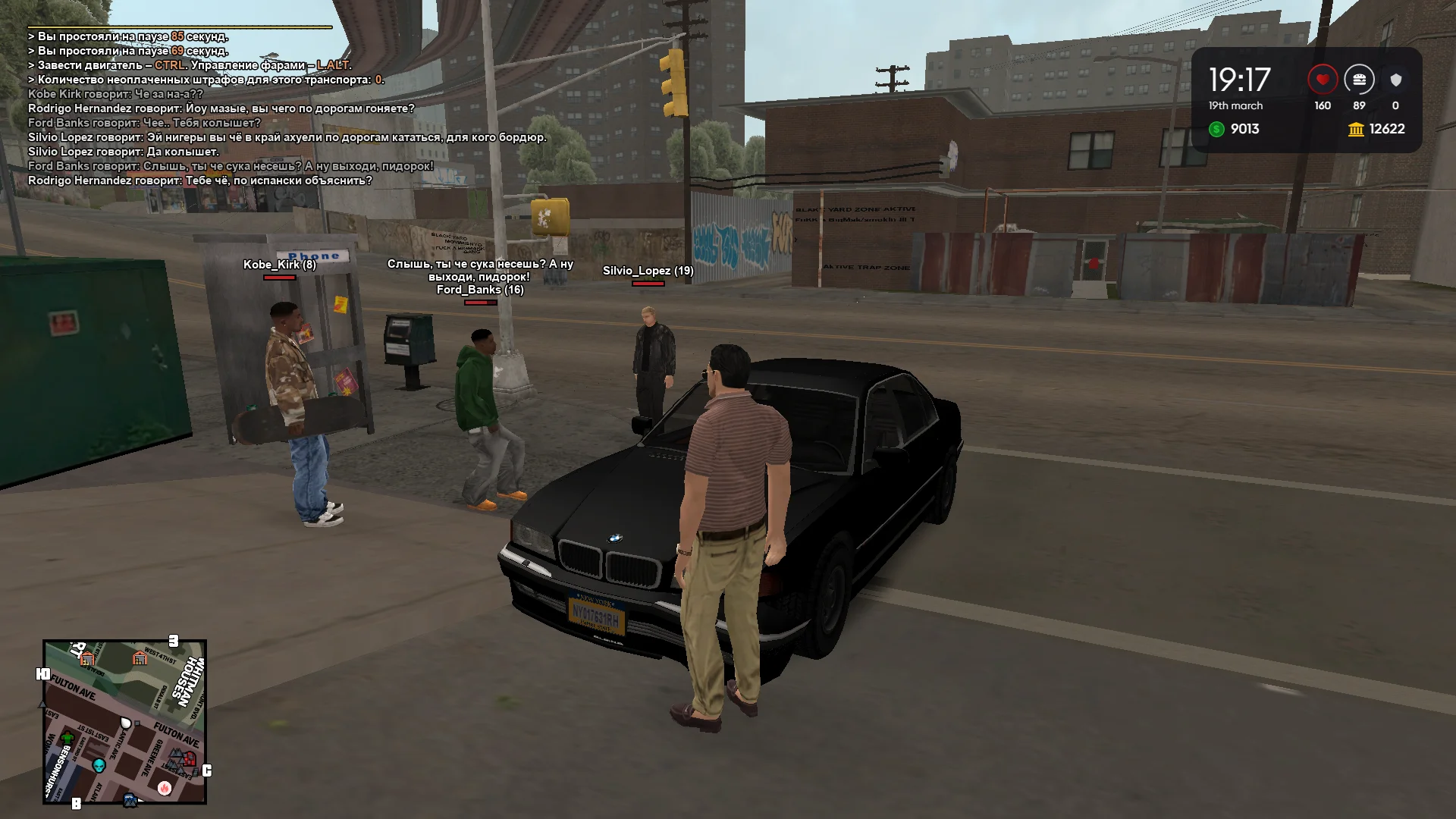Select the green person marker on minimap
Image resolution: width=1456 pixels, height=819 pixels.
pyautogui.click(x=67, y=737)
